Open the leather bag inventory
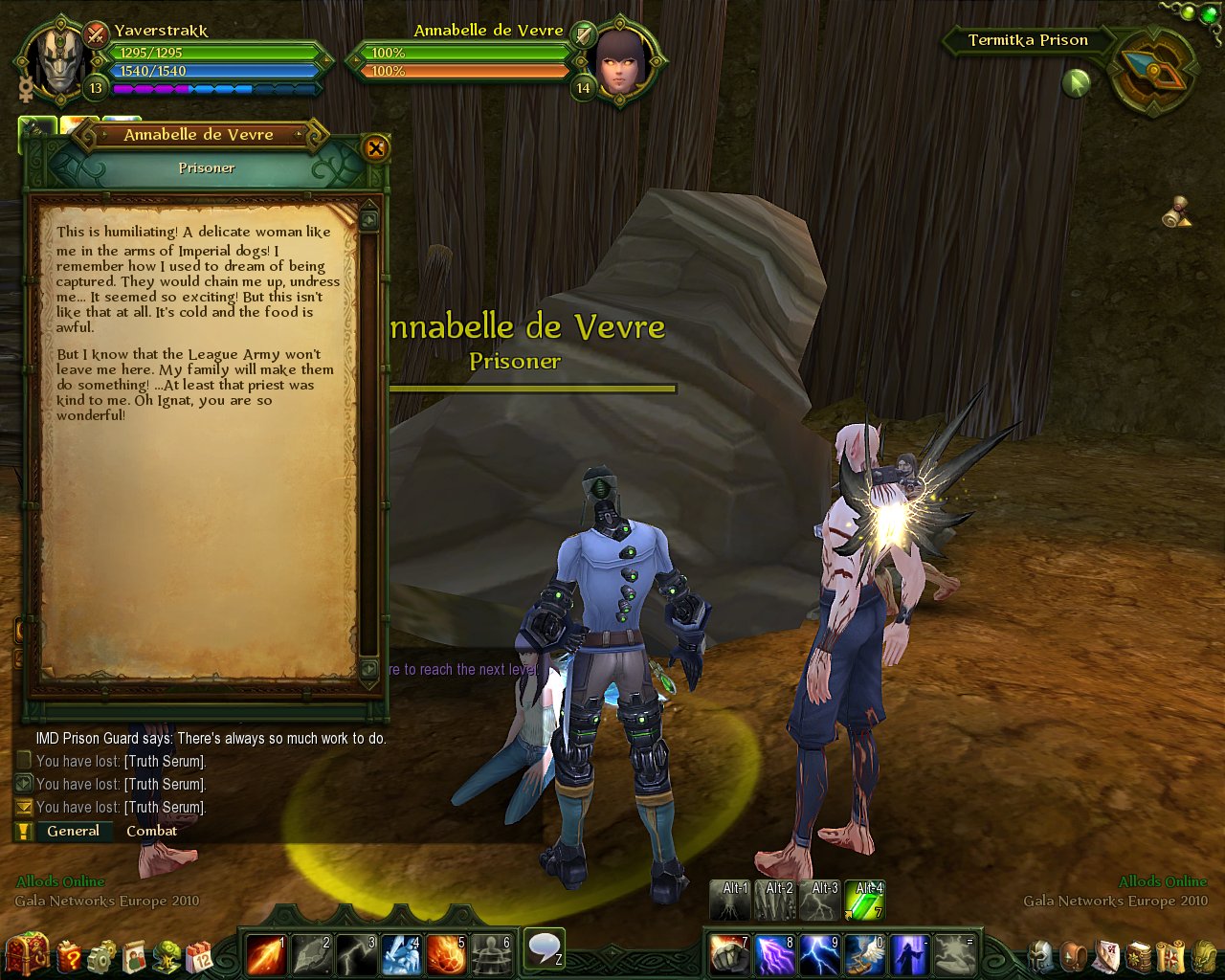The height and width of the screenshot is (980, 1225). tap(1075, 954)
